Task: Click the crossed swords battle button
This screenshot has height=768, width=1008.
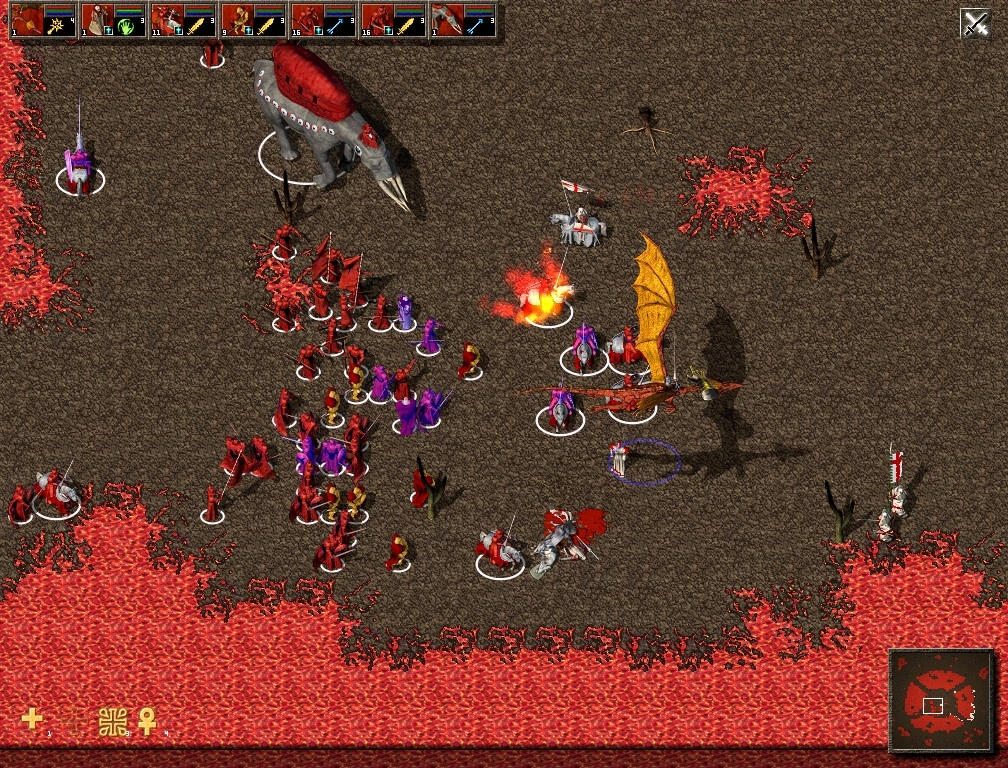Action: (975, 22)
